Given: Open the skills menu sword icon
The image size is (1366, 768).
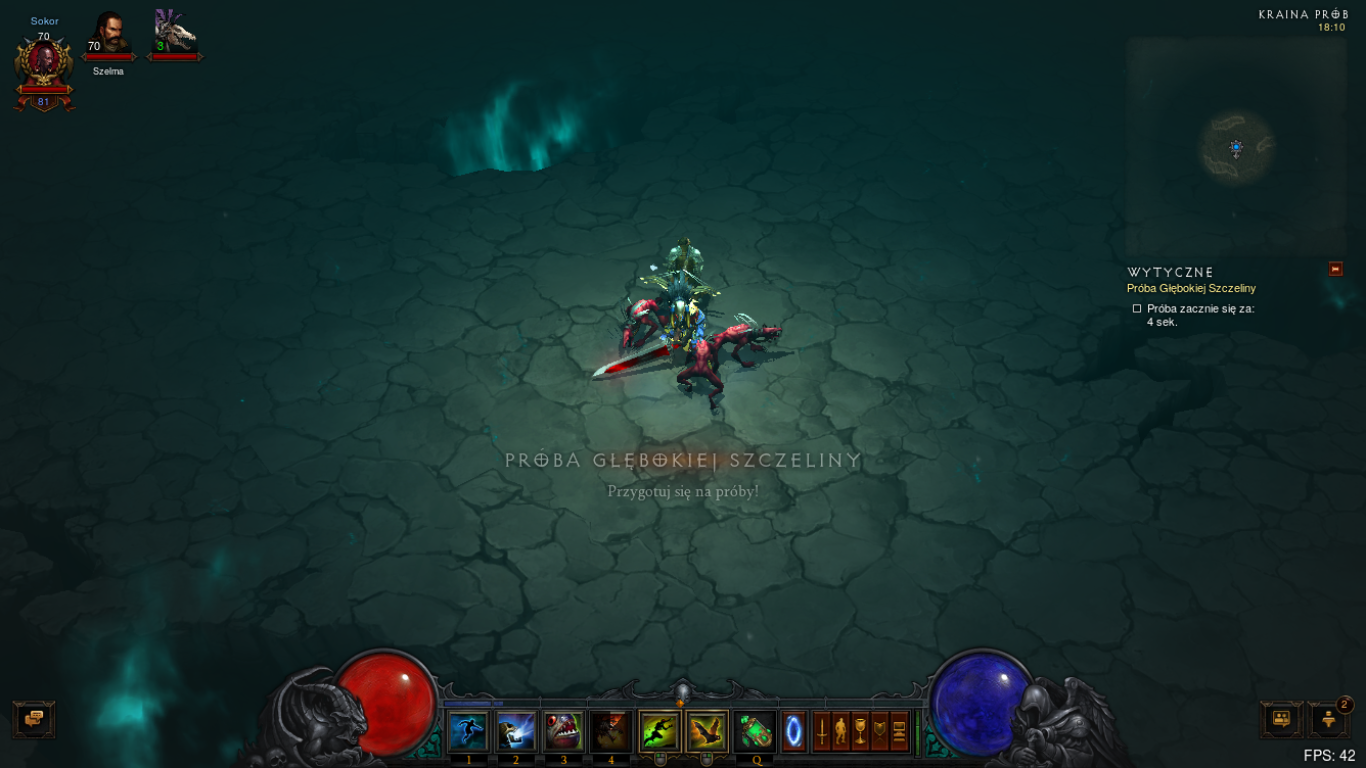Looking at the screenshot, I should click(822, 731).
